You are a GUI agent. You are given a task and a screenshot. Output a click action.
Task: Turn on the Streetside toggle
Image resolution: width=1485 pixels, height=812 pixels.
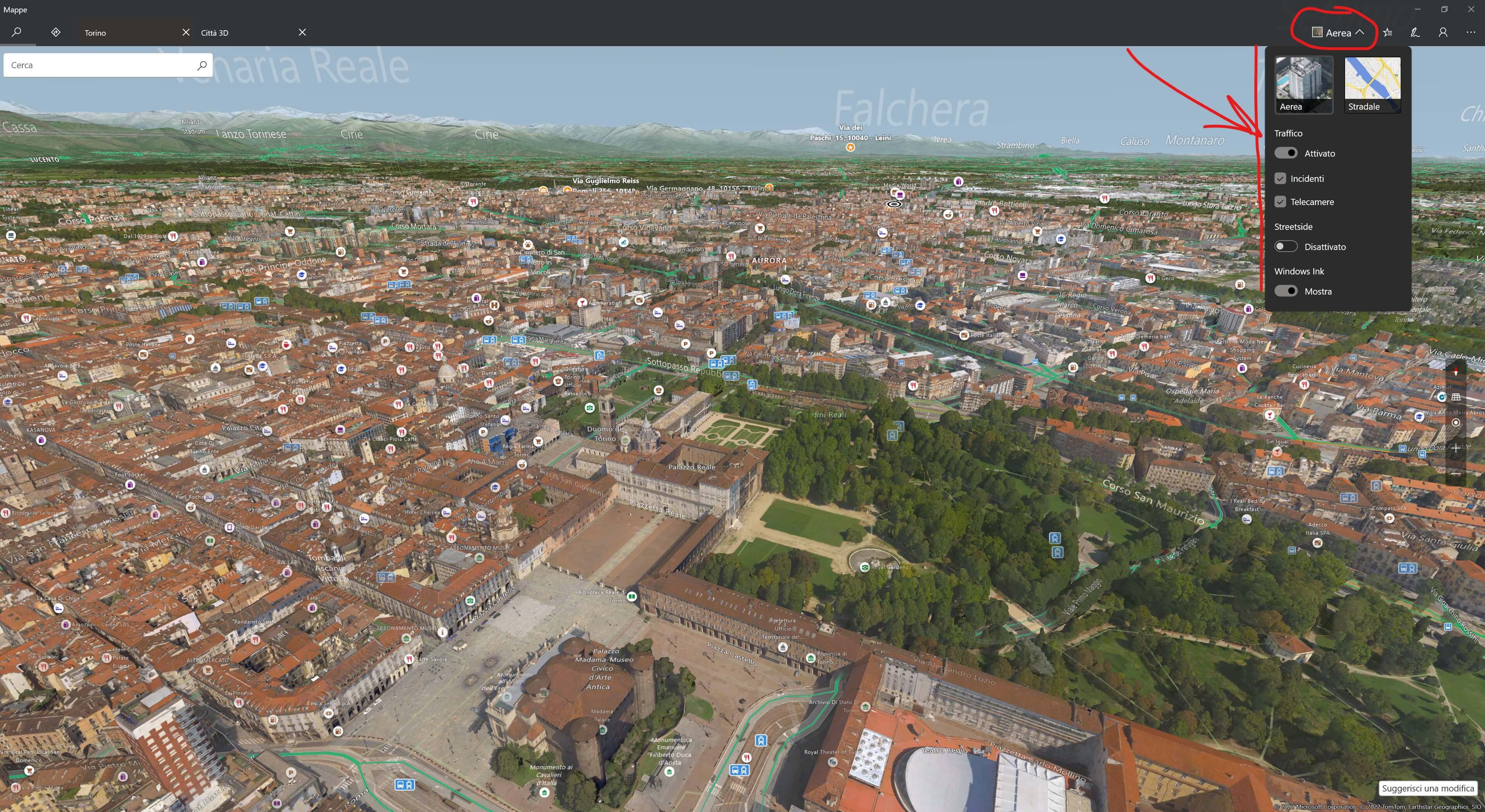tap(1285, 247)
